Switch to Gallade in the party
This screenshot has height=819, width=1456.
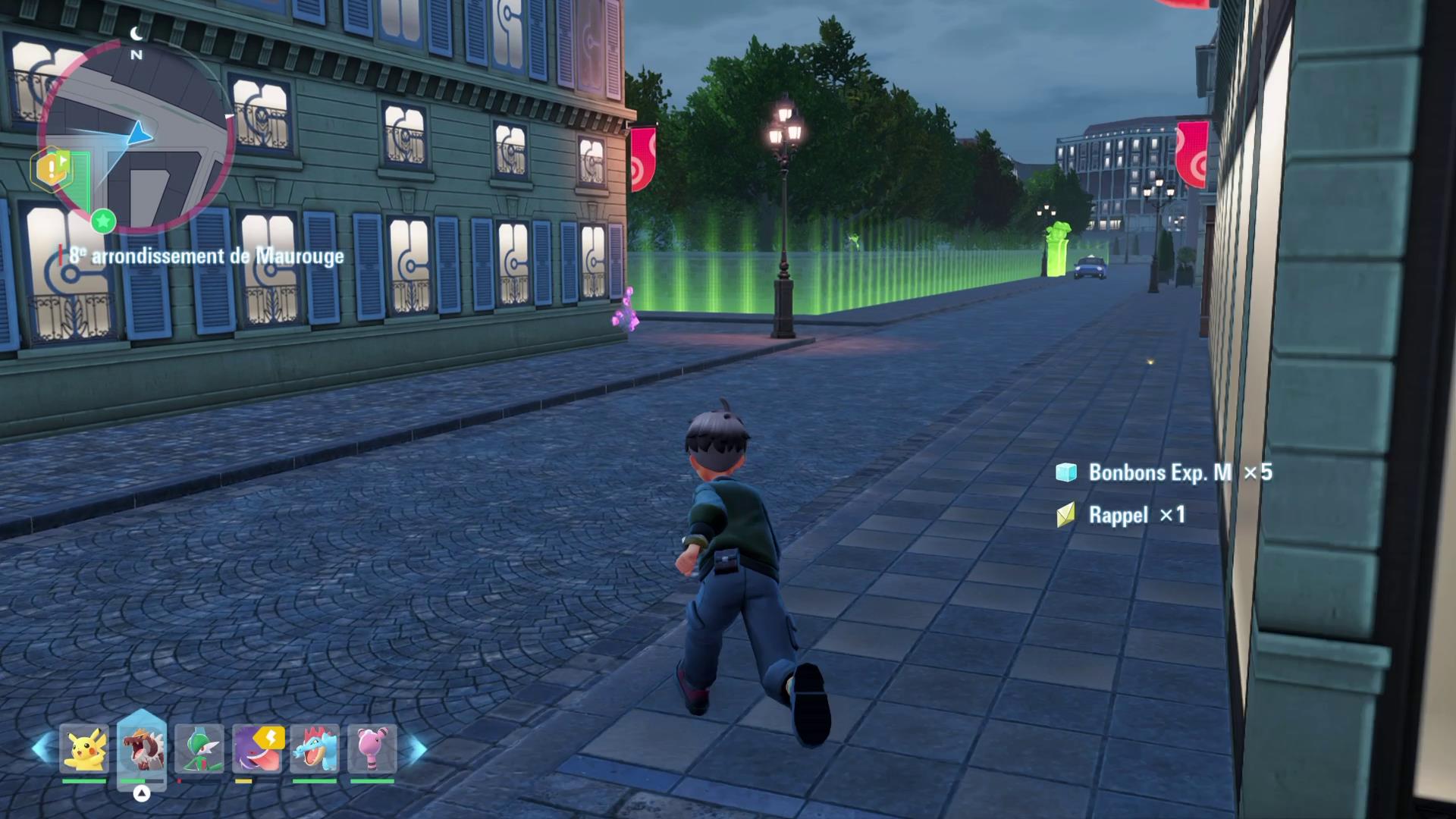199,749
